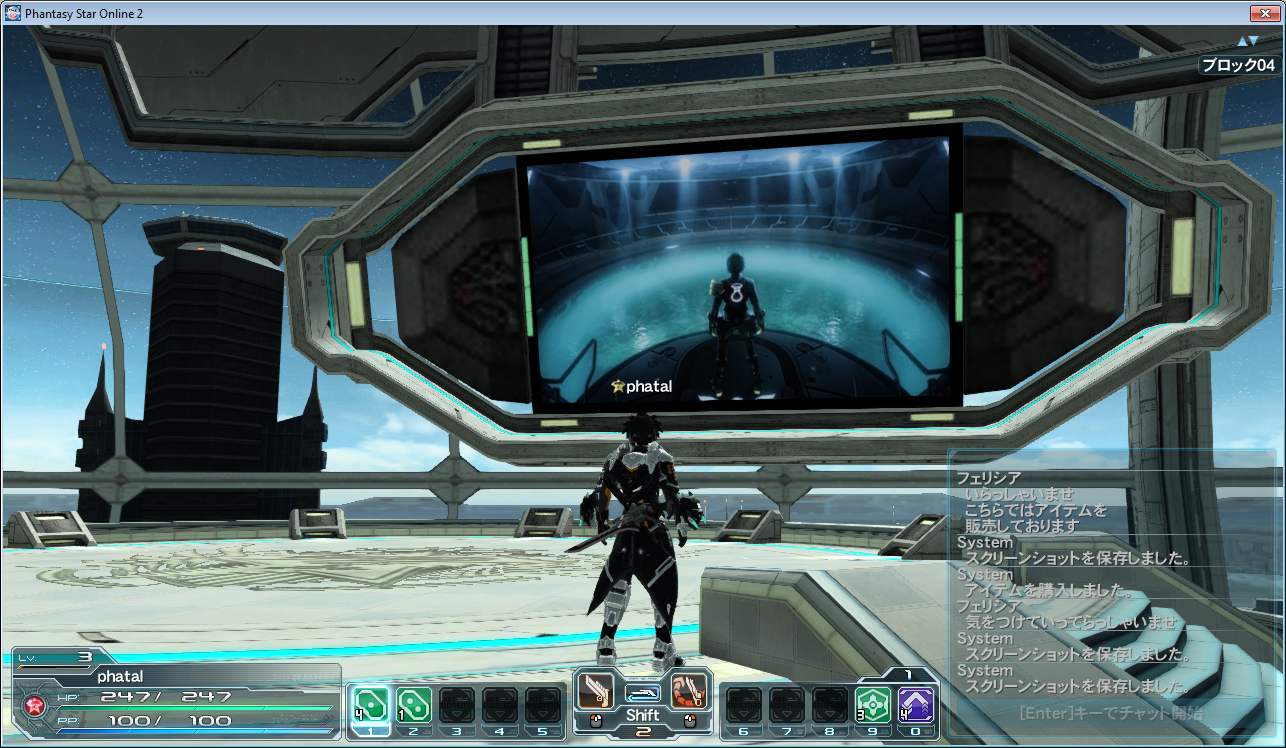Select the gun icon in the weapon palette
This screenshot has height=748, width=1286.
(595, 691)
